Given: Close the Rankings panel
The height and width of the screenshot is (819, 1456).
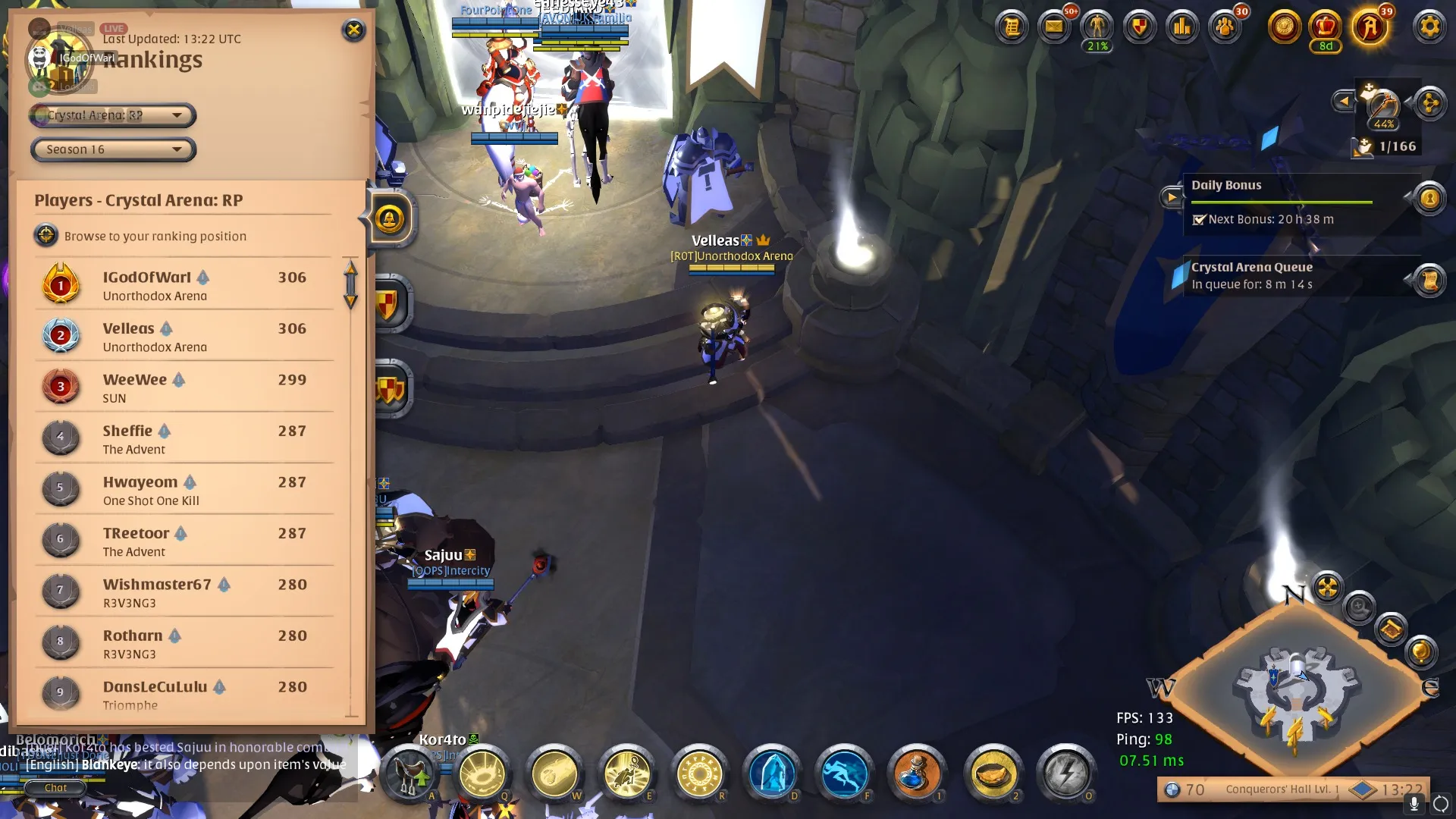Looking at the screenshot, I should pos(353,30).
